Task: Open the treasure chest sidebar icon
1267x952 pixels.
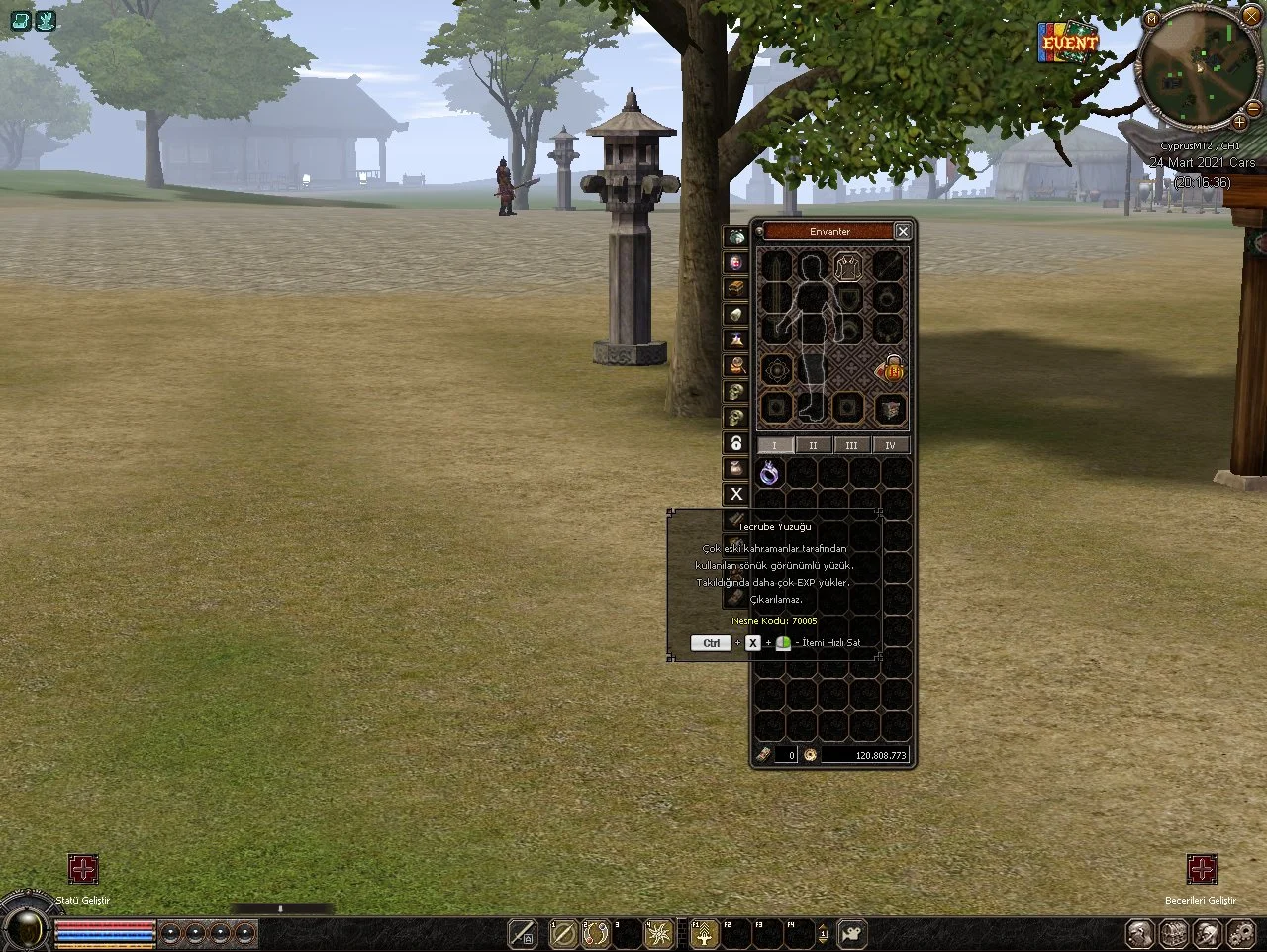Action: coord(735,288)
